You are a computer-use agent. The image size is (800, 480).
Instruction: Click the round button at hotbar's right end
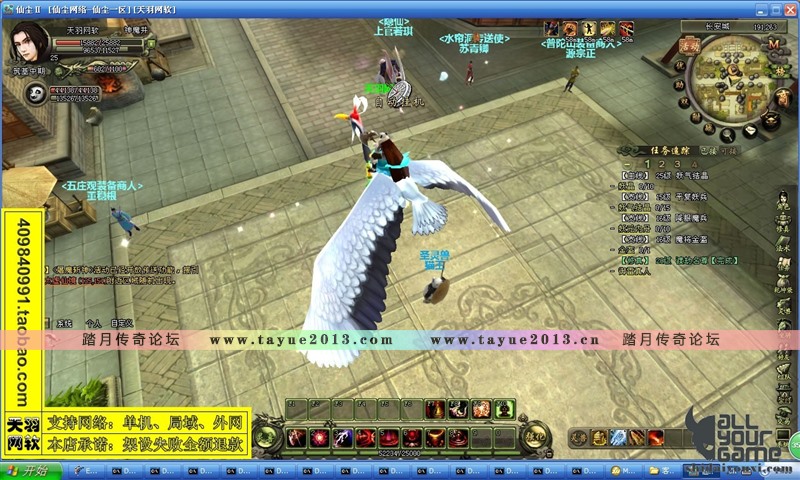point(536,435)
